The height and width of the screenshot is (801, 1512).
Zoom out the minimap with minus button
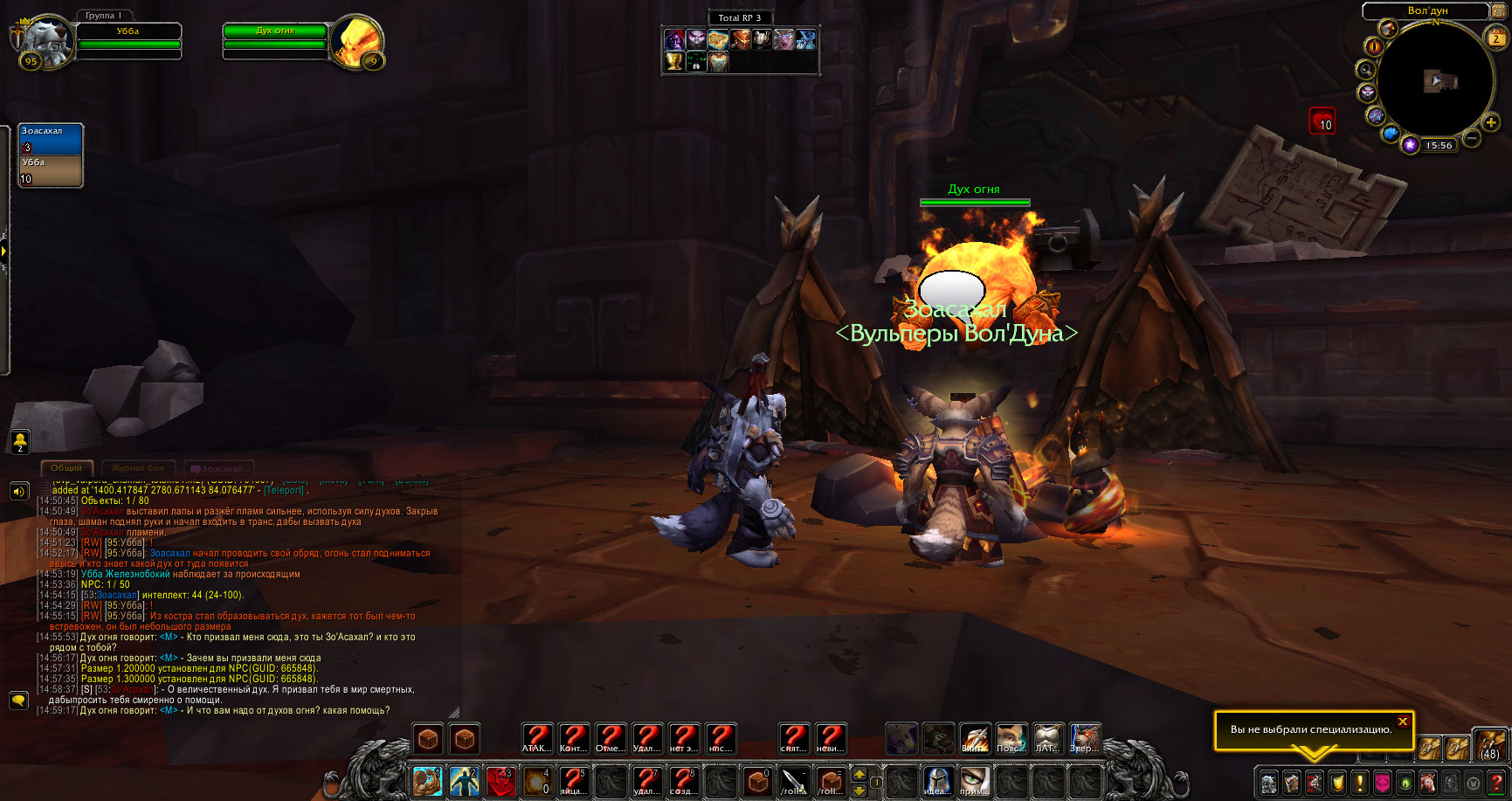pyautogui.click(x=1471, y=138)
